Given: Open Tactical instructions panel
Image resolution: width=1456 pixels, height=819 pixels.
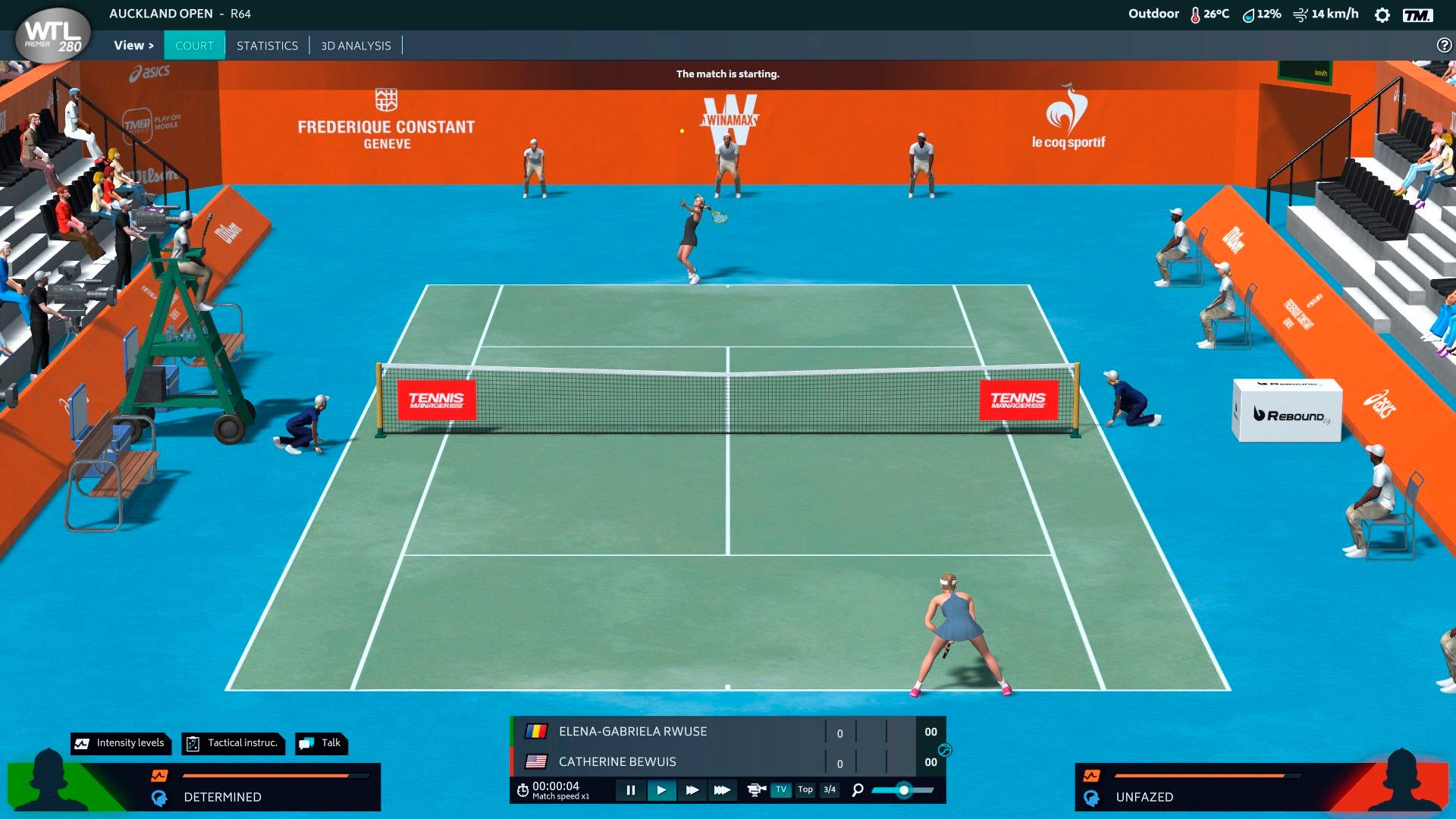Looking at the screenshot, I should coord(234,743).
